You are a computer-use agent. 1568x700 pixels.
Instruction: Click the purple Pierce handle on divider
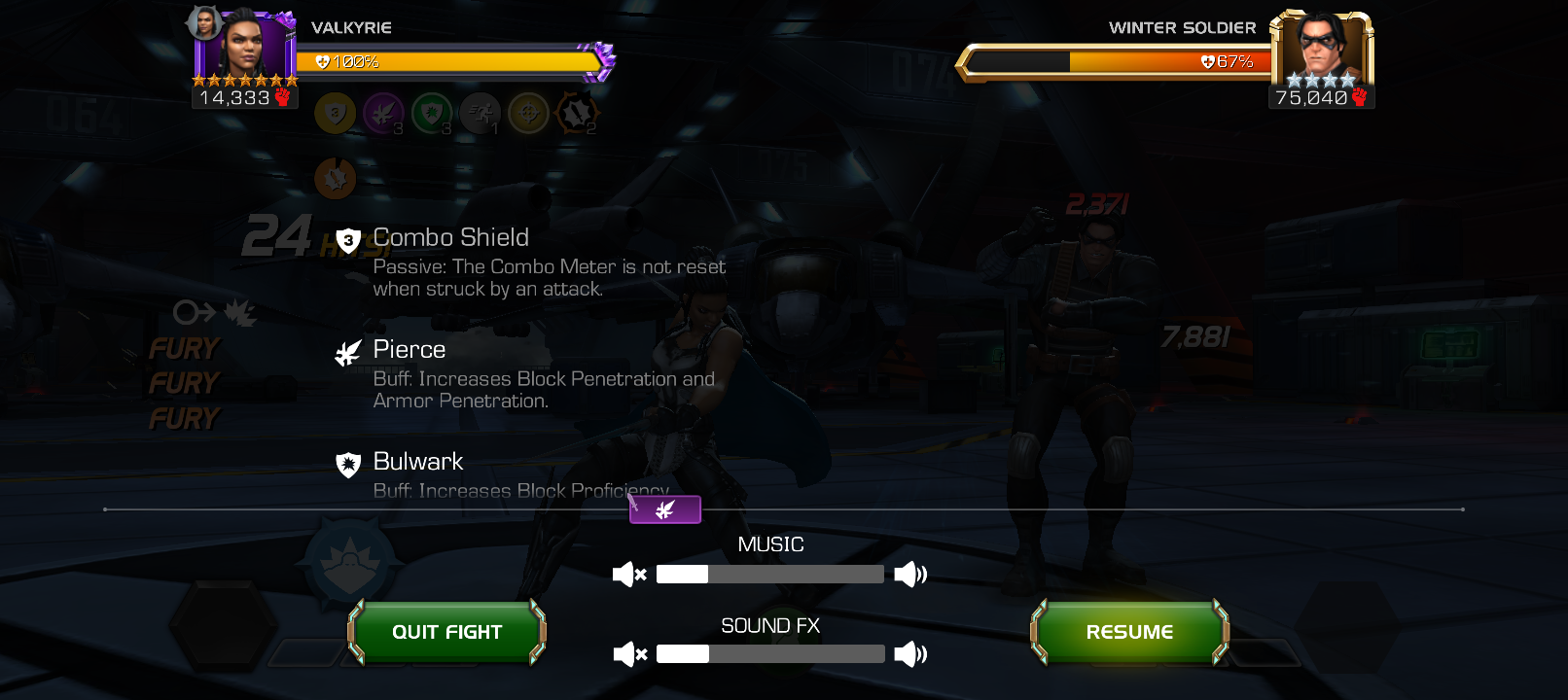tap(665, 509)
